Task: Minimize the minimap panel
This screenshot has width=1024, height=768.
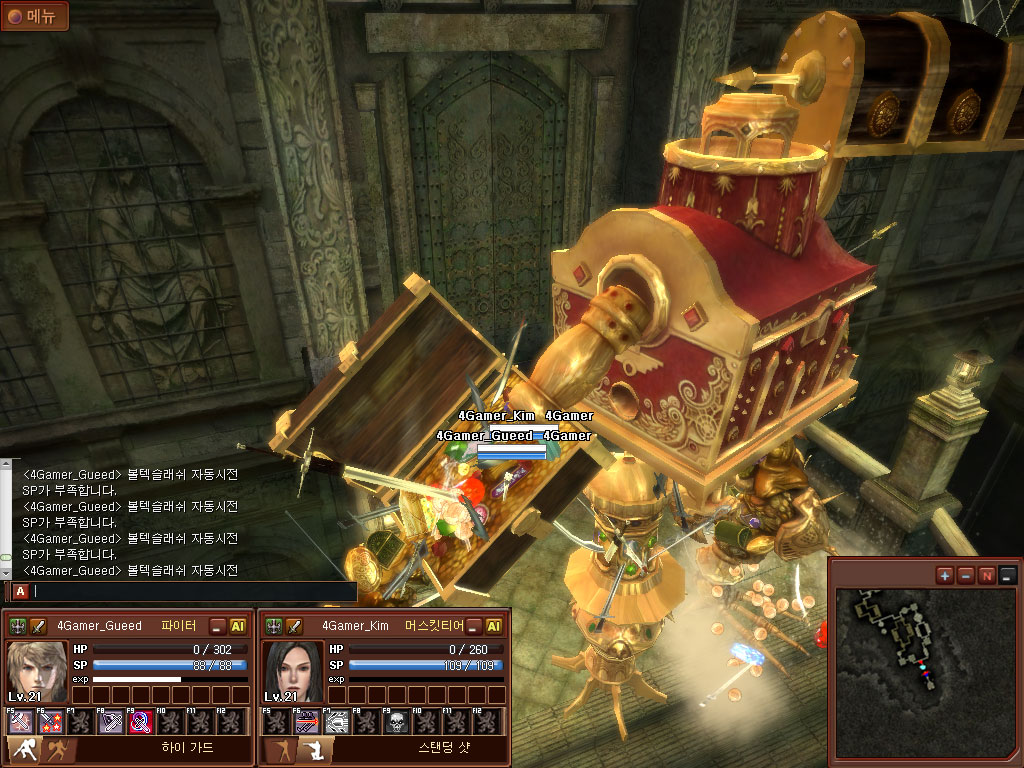Action: pyautogui.click(x=1007, y=575)
